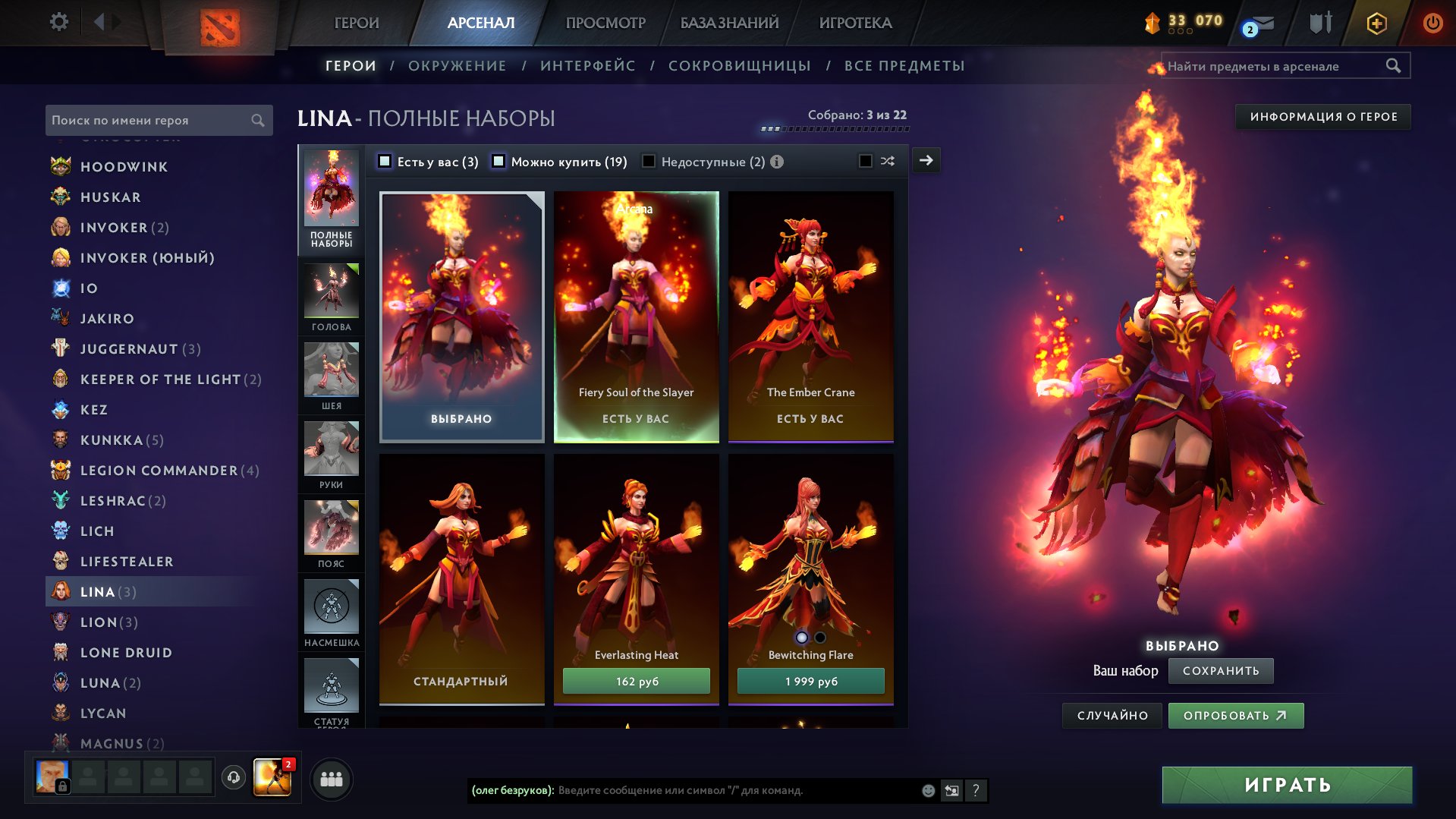Screen dimensions: 1456x819
Task: Select the Fiery Soul of the Slayer arcana
Action: [x=636, y=317]
